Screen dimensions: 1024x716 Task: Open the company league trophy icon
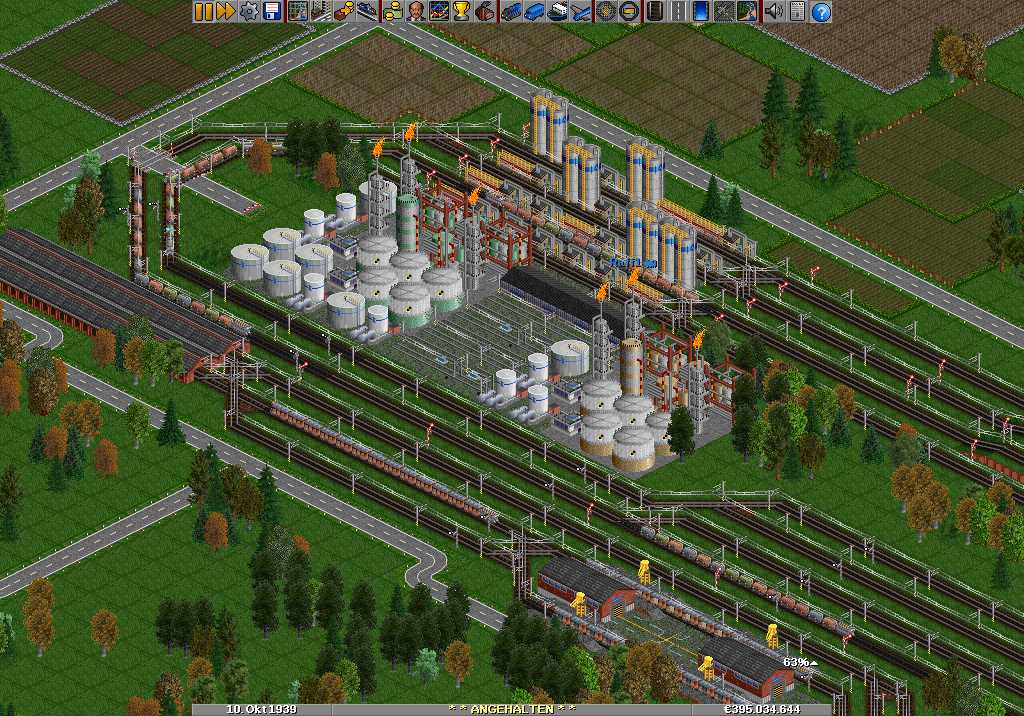point(462,12)
